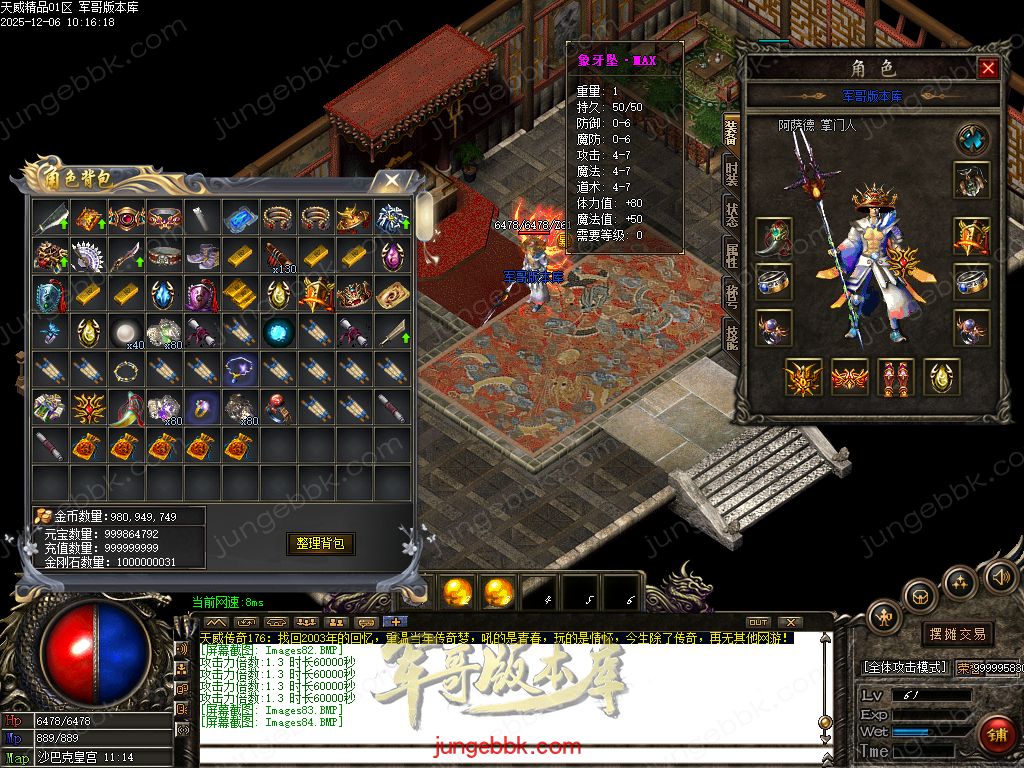Switch to the 技能 skills tab
This screenshot has height=768, width=1024.
732,338
